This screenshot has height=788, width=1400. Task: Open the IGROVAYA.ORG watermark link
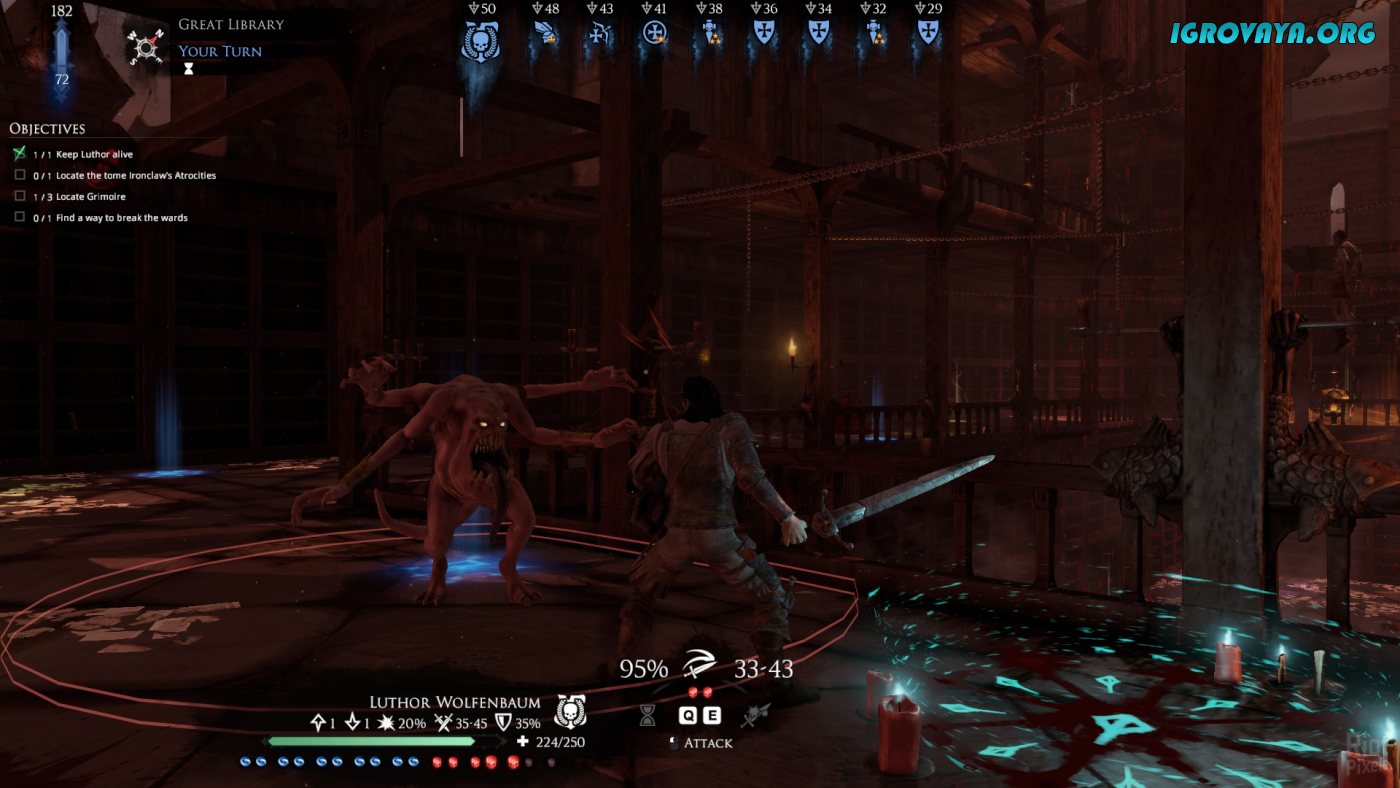click(1272, 32)
